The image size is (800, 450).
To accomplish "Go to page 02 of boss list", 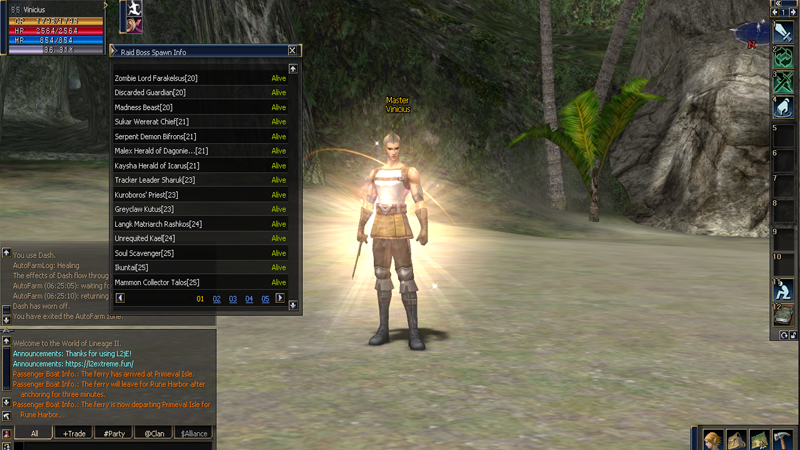I will click(217, 299).
